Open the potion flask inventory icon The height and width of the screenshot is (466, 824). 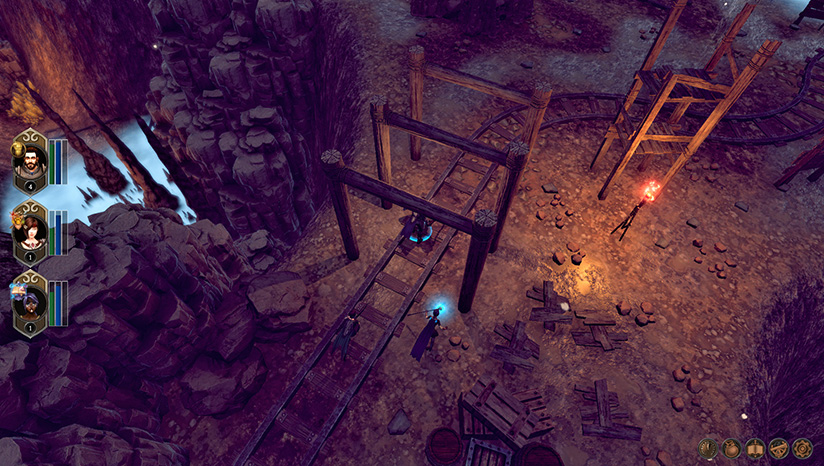[733, 447]
